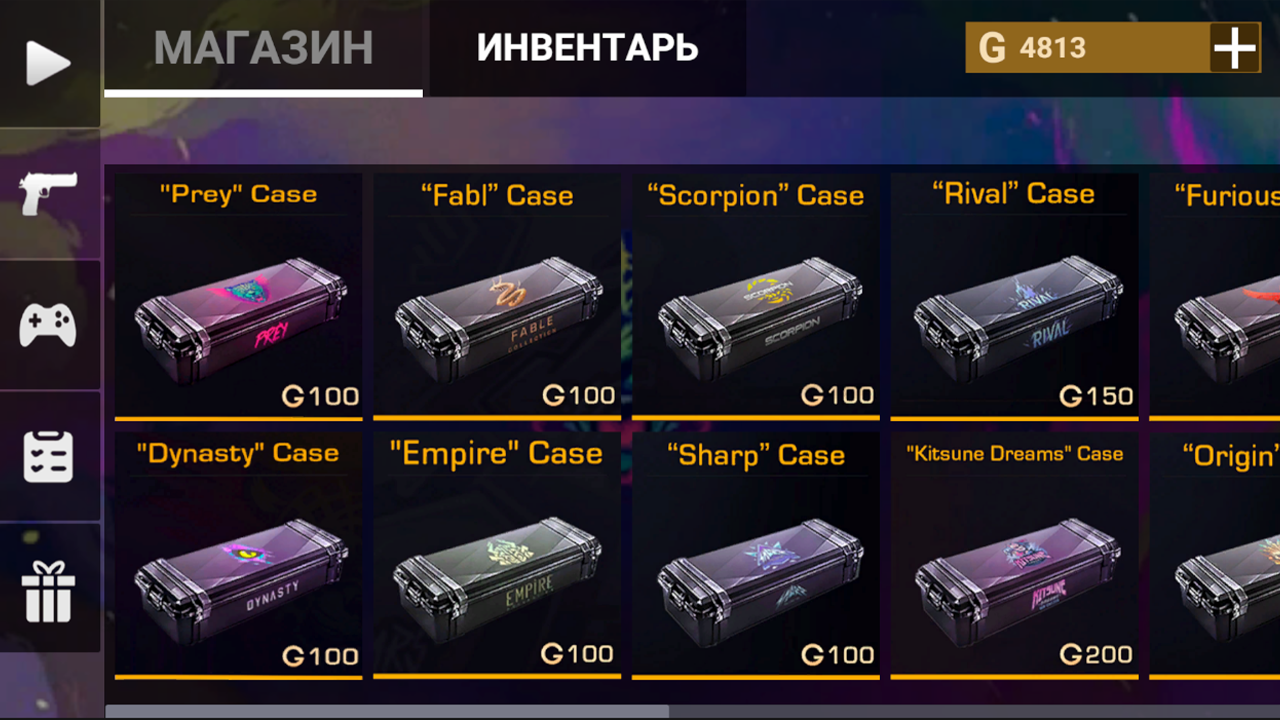Open the gamepad game modes icon

coord(48,320)
